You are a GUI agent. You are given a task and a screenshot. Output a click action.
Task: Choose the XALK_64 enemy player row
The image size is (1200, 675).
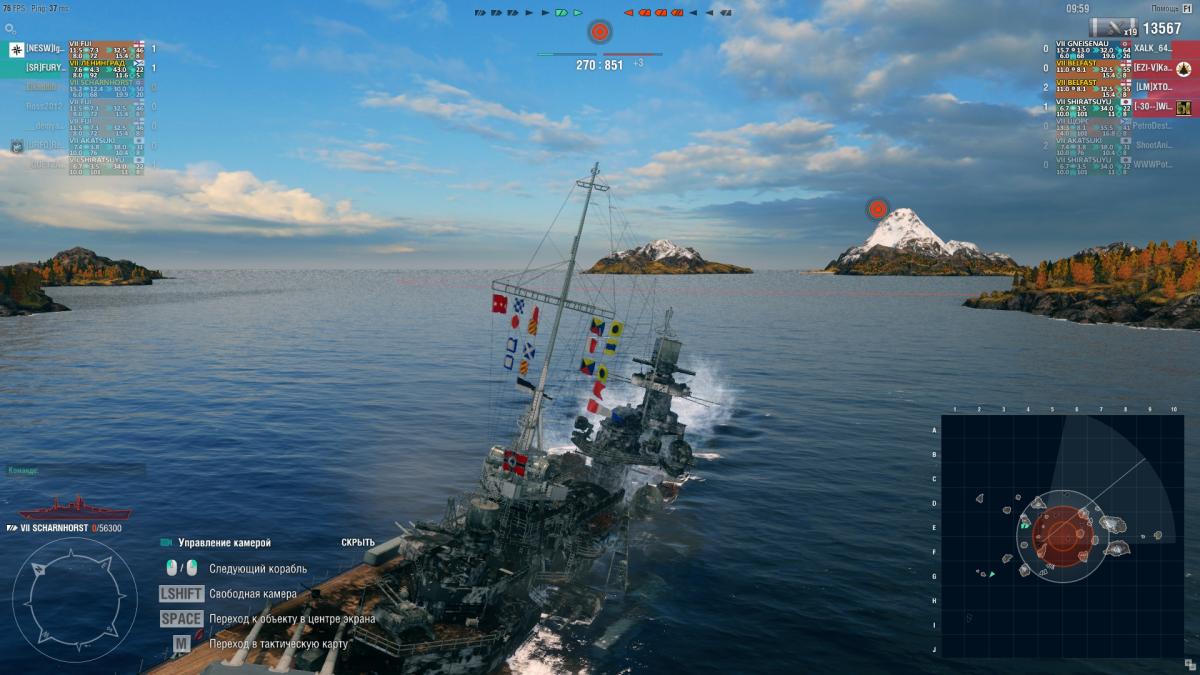click(x=1120, y=48)
